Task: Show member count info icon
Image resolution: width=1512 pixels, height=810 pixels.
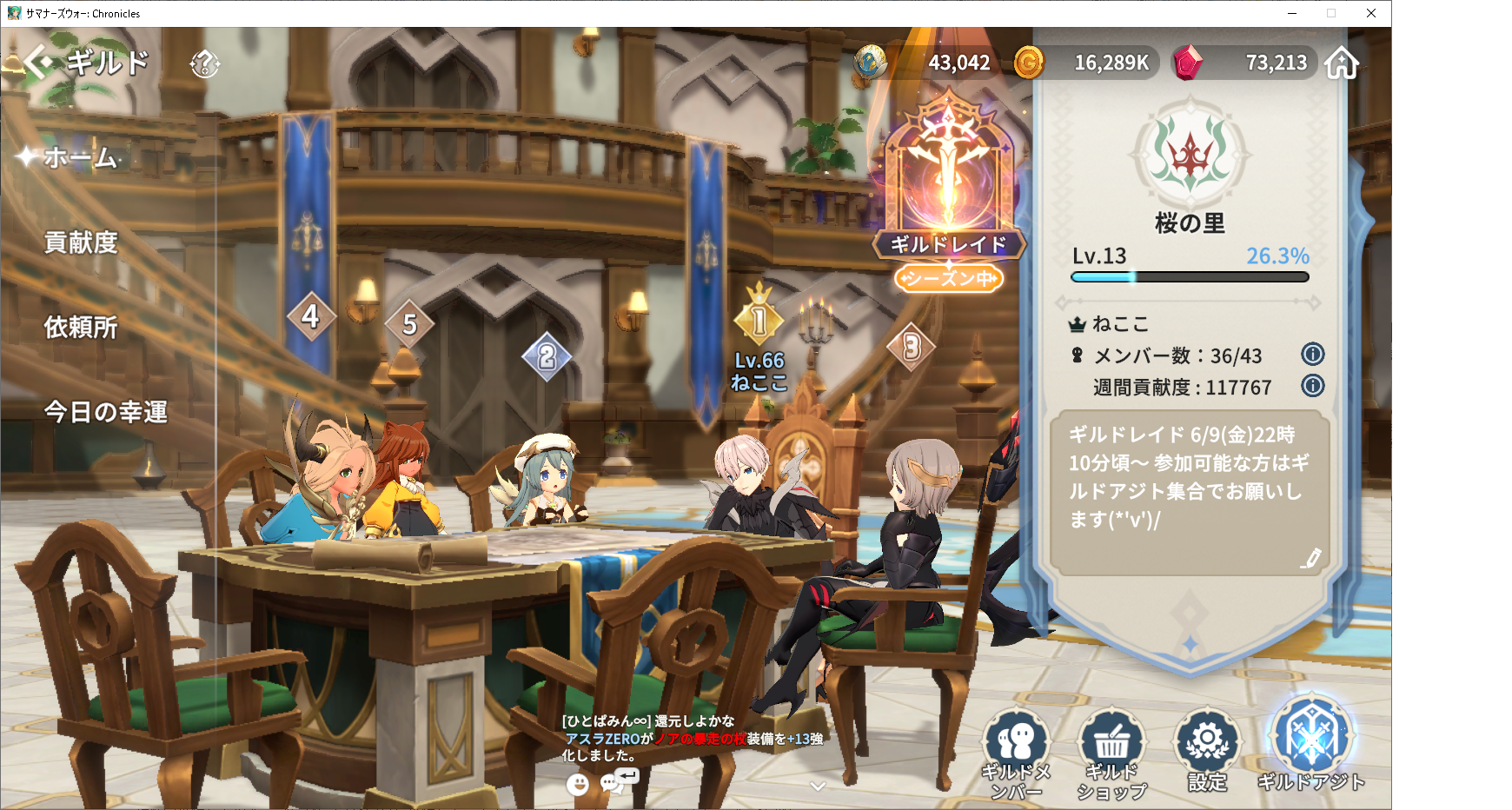Action: pyautogui.click(x=1312, y=354)
